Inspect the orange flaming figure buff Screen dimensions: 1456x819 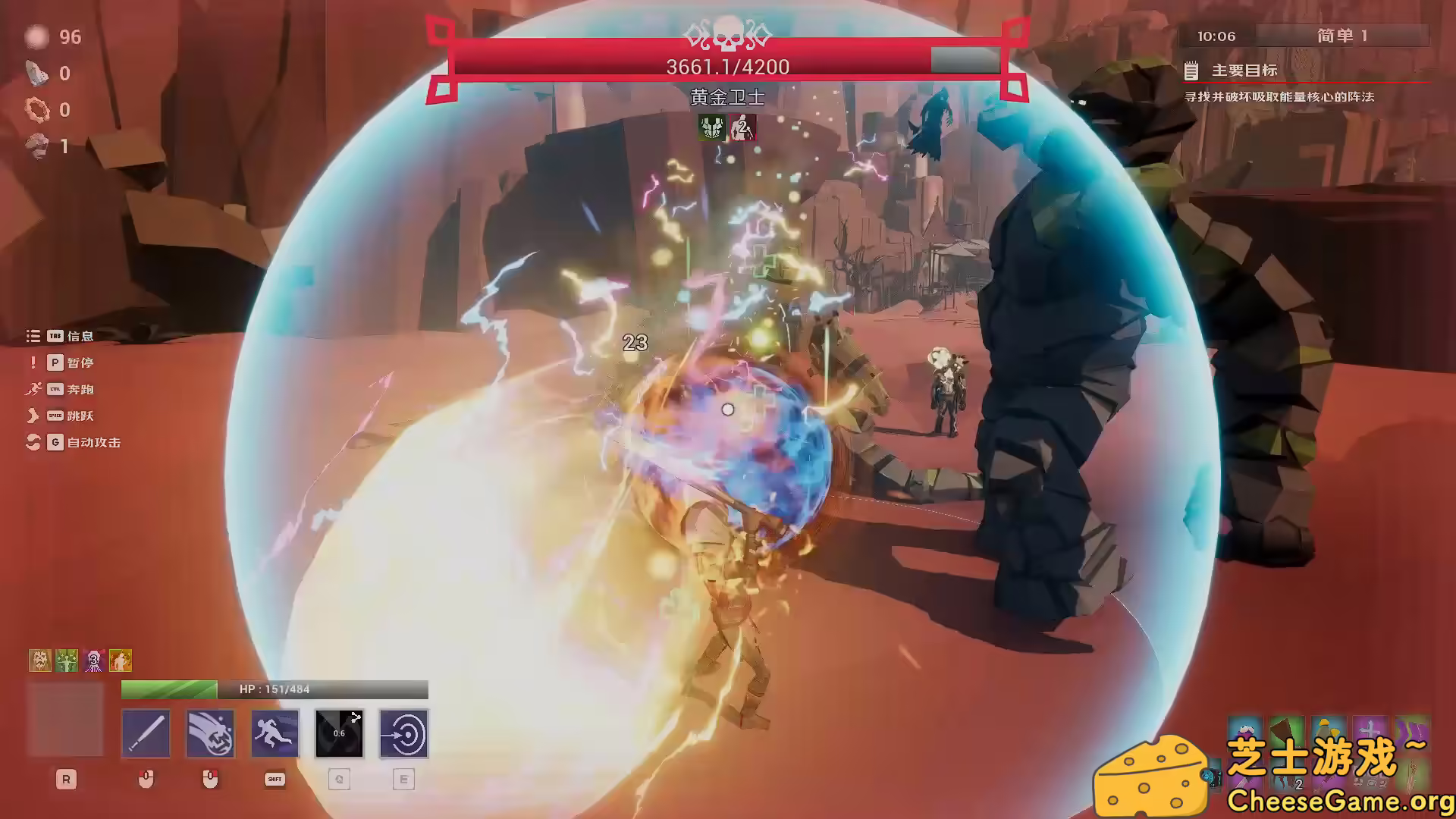[x=121, y=661]
